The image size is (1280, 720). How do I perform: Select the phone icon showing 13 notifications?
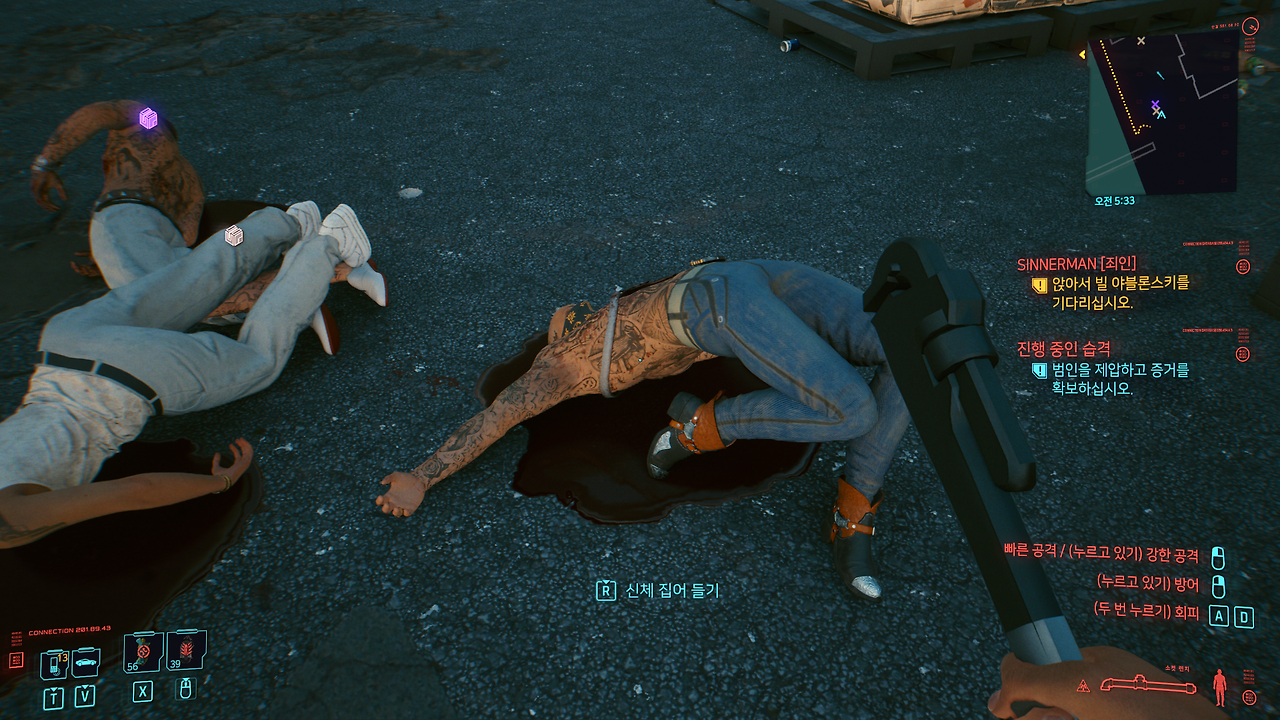(54, 663)
